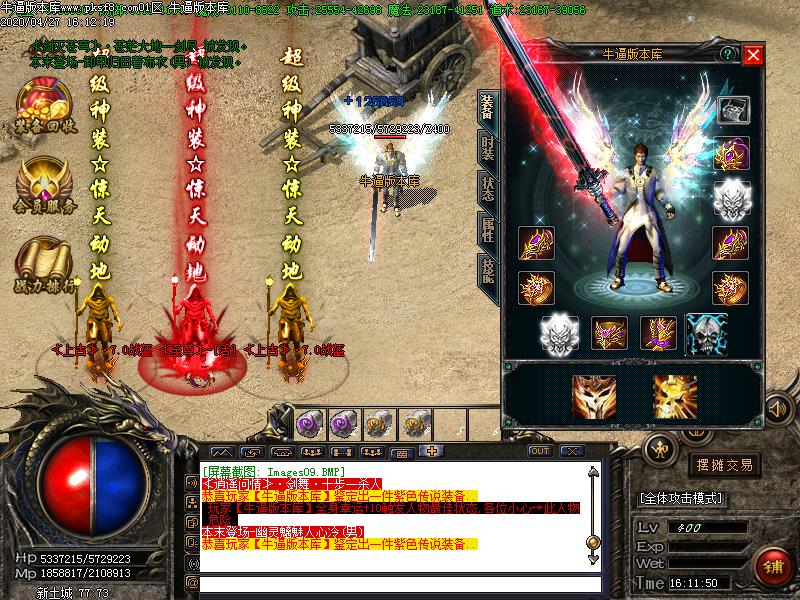The width and height of the screenshot is (800, 600).
Task: Use the first purple scroll hotbar item
Action: click(309, 424)
